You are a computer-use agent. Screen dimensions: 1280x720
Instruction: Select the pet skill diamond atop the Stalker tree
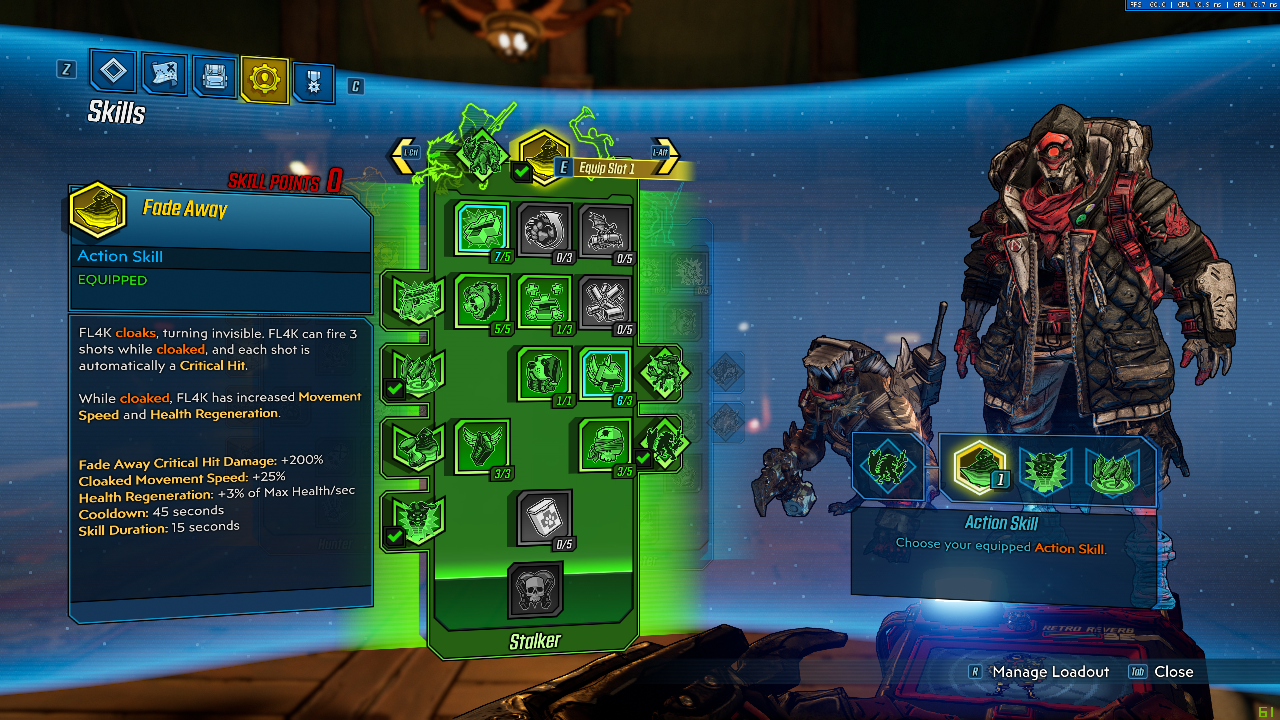coord(481,153)
